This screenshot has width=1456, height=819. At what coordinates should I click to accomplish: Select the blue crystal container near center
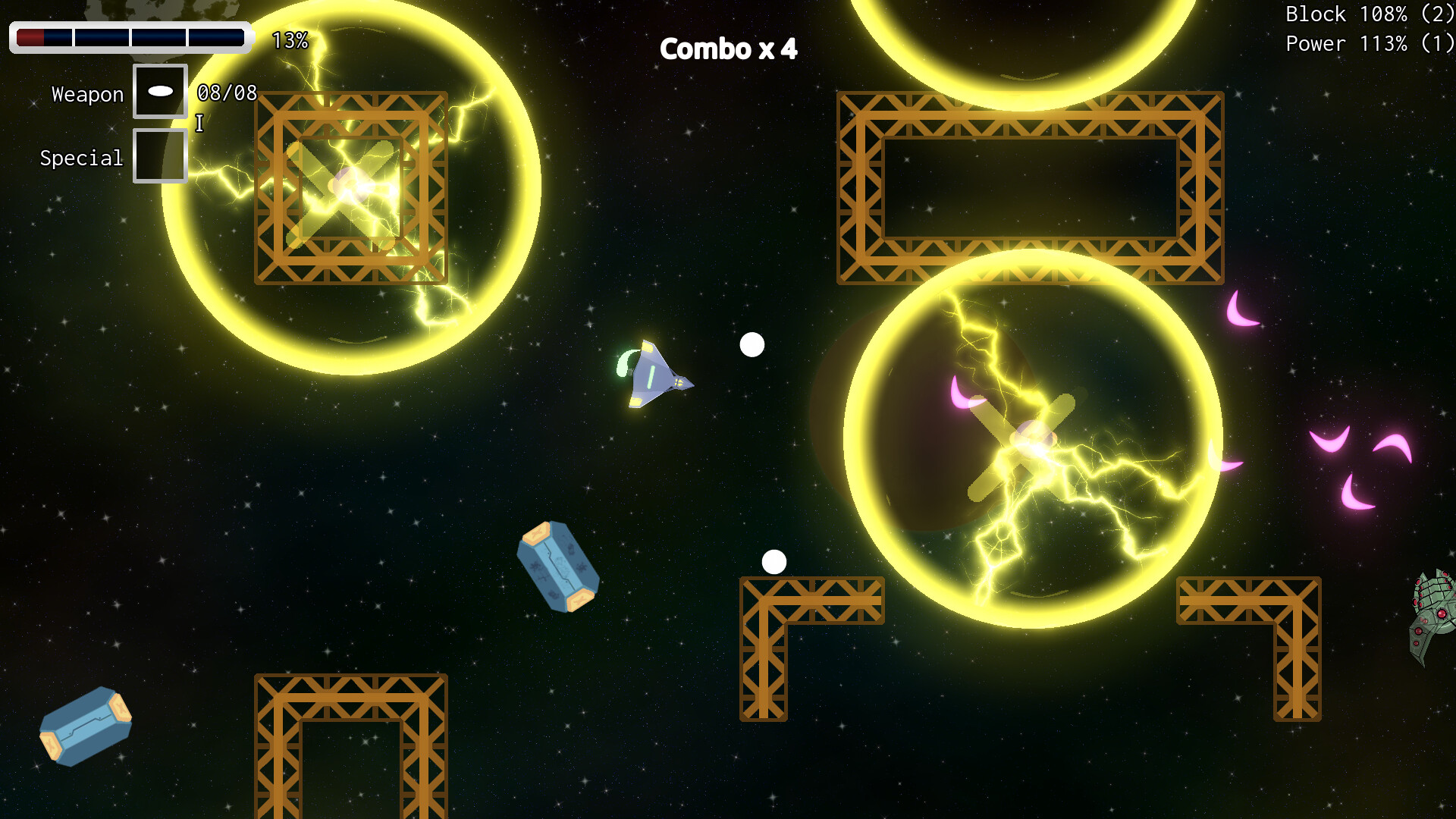[x=559, y=565]
